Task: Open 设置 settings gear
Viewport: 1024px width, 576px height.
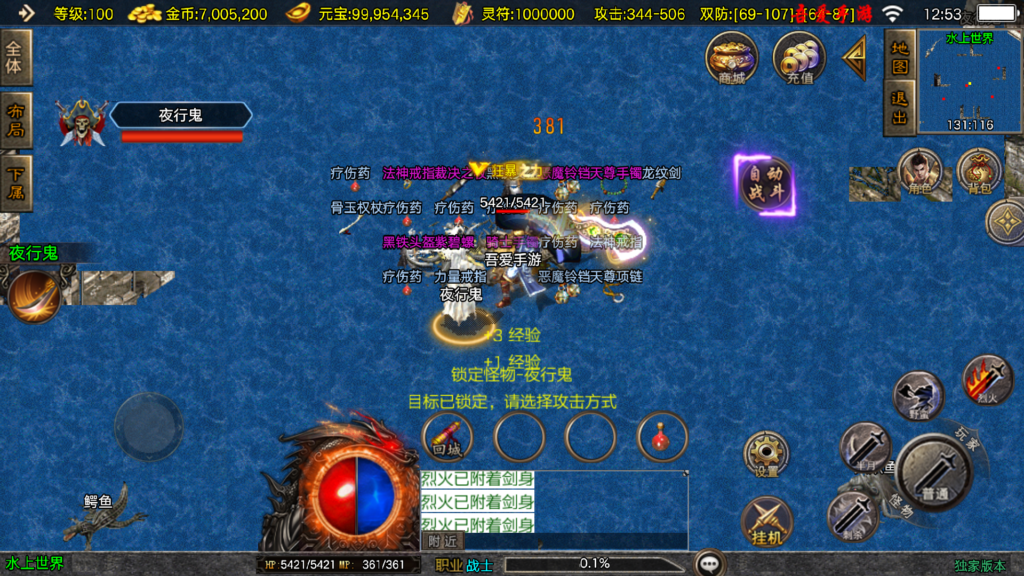Action: click(x=766, y=453)
